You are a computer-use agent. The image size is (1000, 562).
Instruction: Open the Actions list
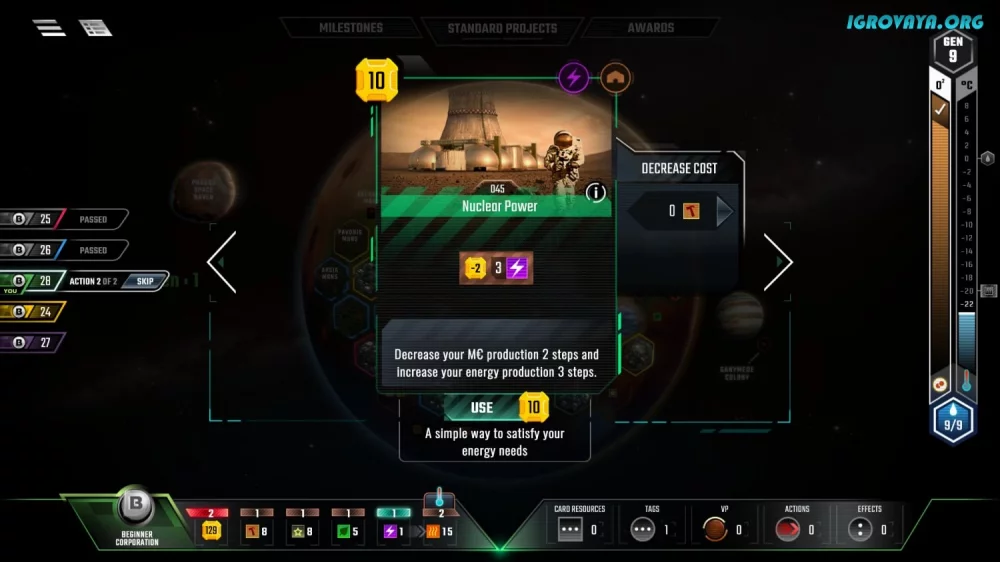coord(797,529)
